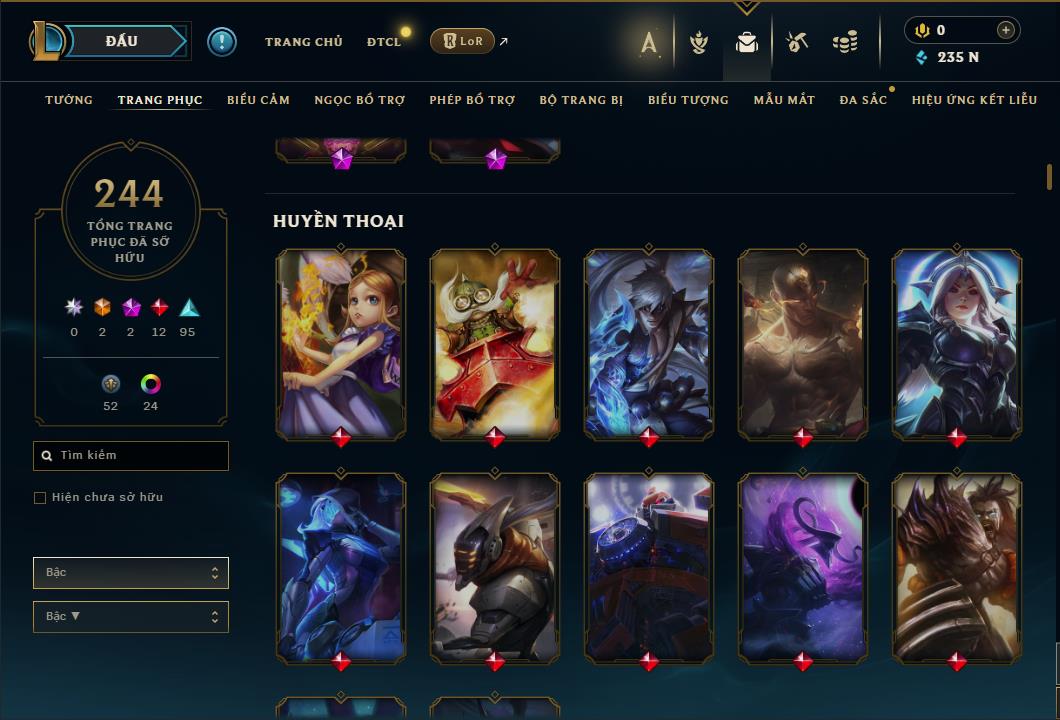Screen dimensions: 1060x720
Task: Switch to the TƯỚNG tab
Action: 69,100
